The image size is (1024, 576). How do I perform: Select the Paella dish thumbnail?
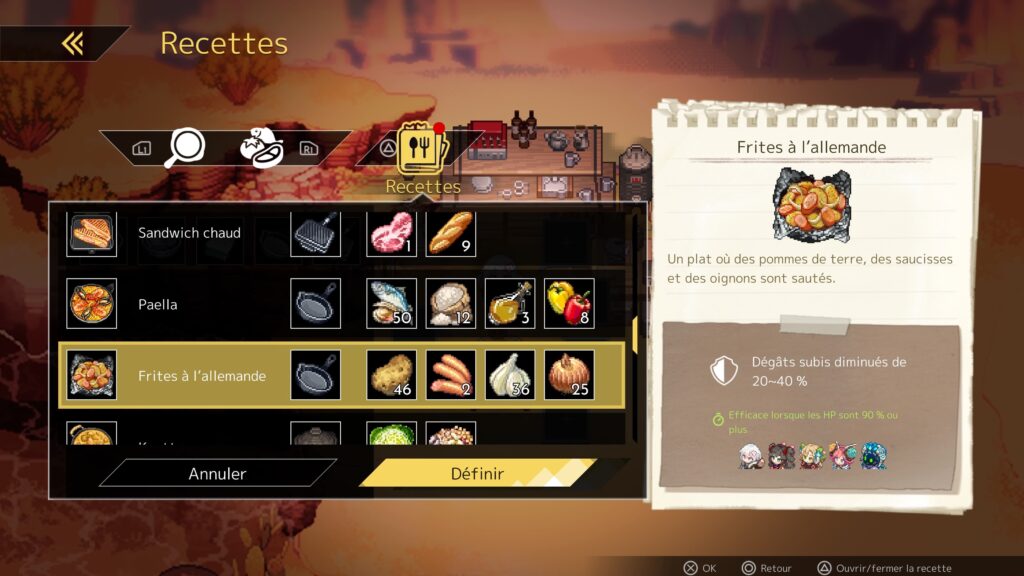(x=91, y=304)
